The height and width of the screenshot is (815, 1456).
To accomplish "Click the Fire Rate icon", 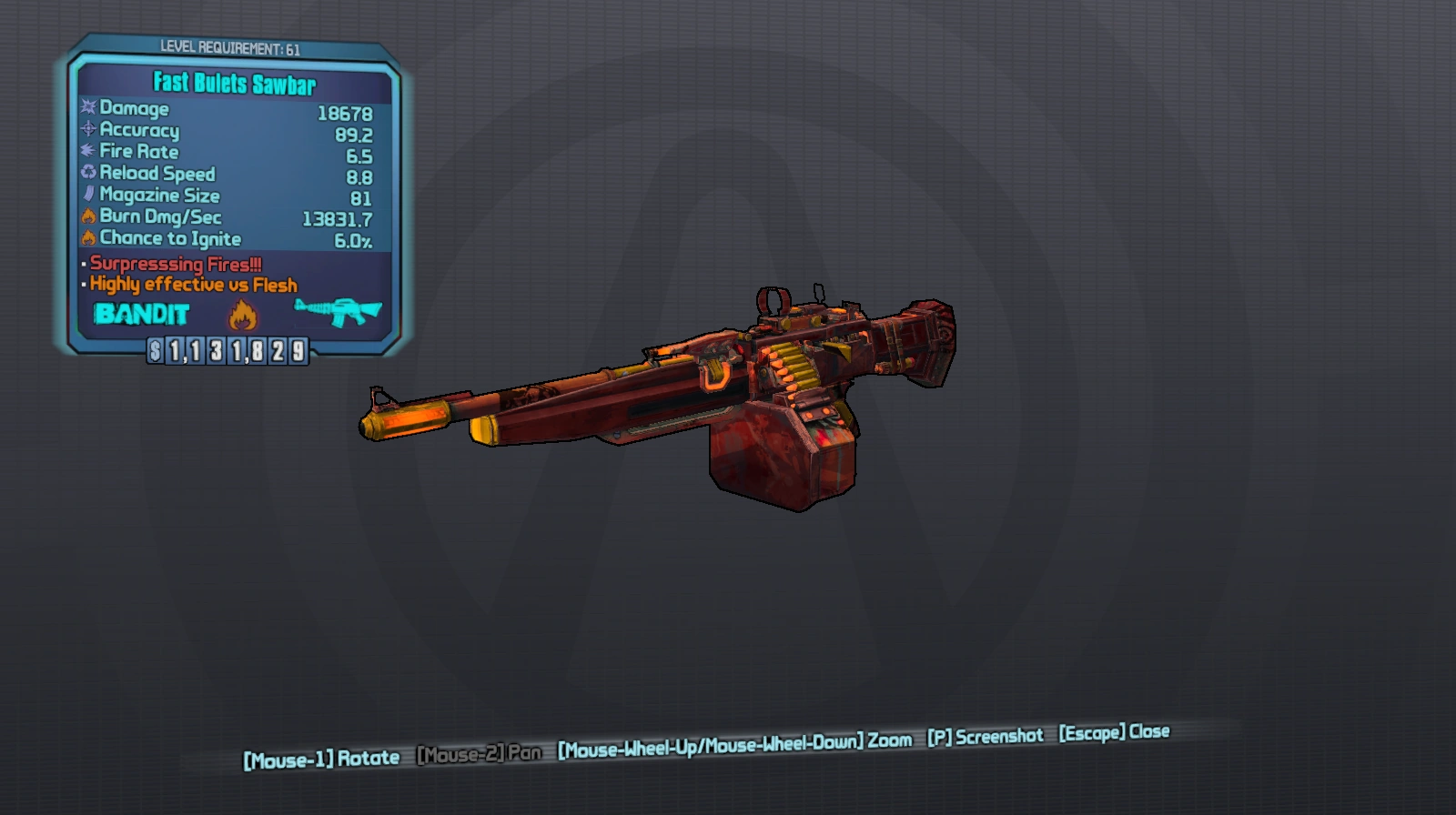I will click(x=86, y=152).
